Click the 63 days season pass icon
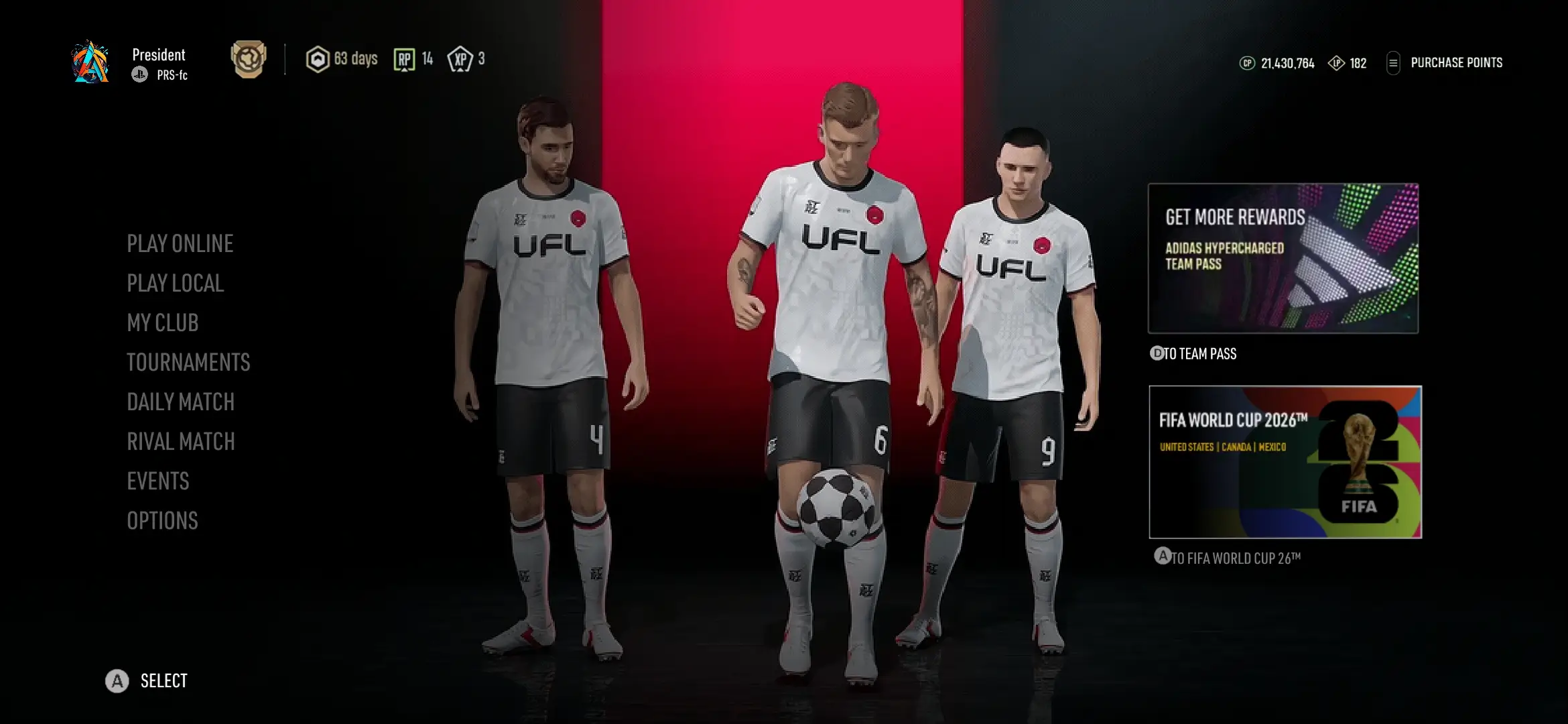The height and width of the screenshot is (724, 1568). tap(320, 60)
